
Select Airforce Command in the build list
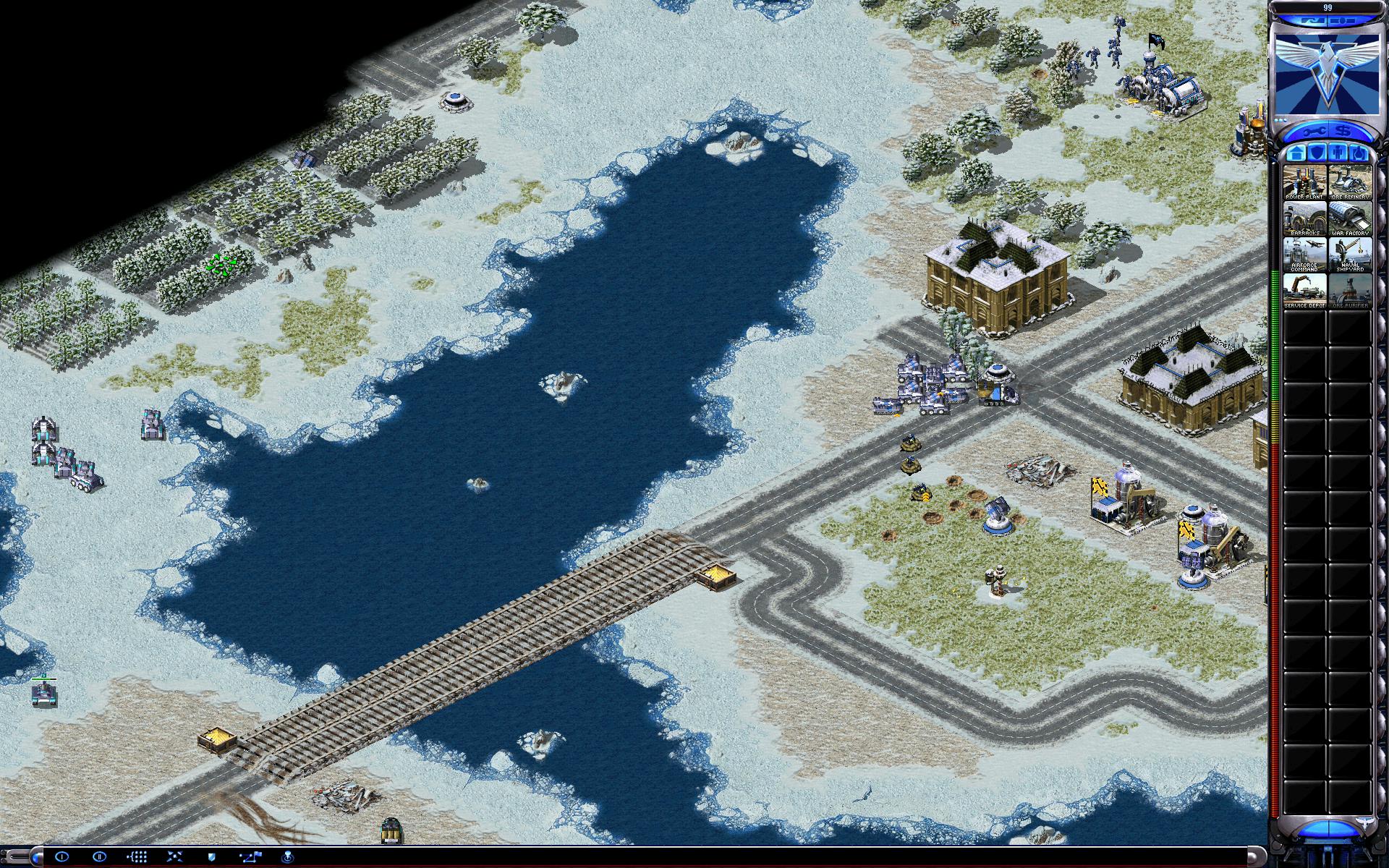pos(1304,255)
